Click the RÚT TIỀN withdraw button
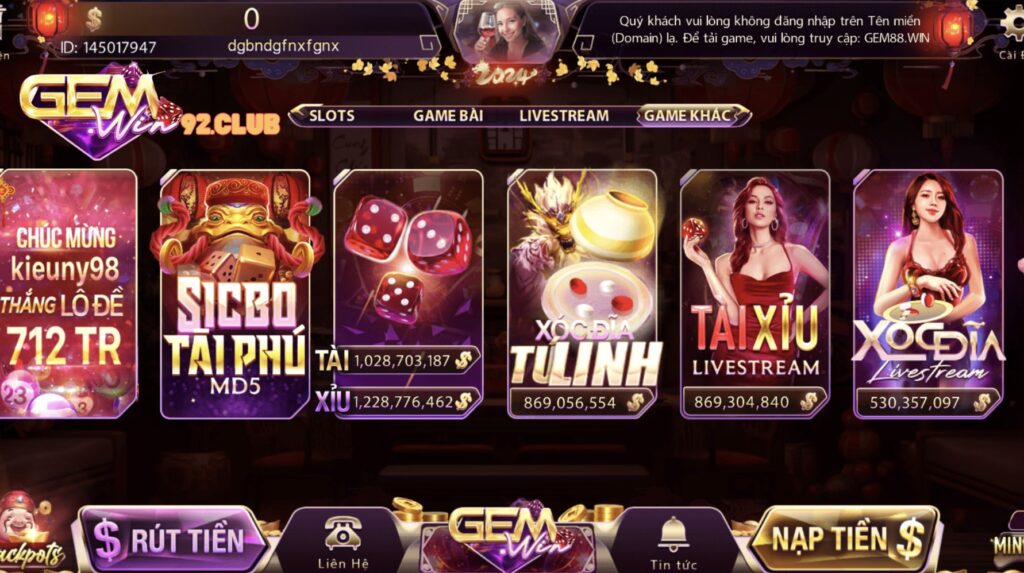Viewport: 1024px width, 573px height. click(x=172, y=540)
